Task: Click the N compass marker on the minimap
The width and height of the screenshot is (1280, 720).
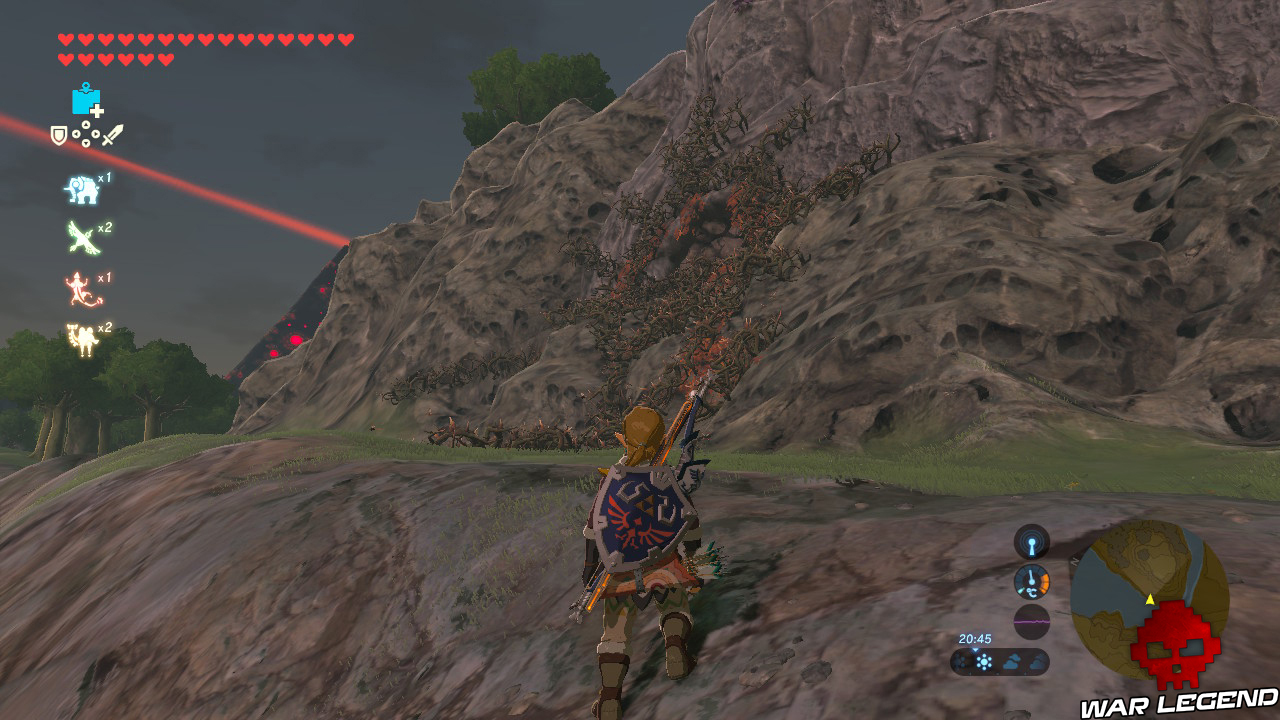Action: click(x=1074, y=560)
